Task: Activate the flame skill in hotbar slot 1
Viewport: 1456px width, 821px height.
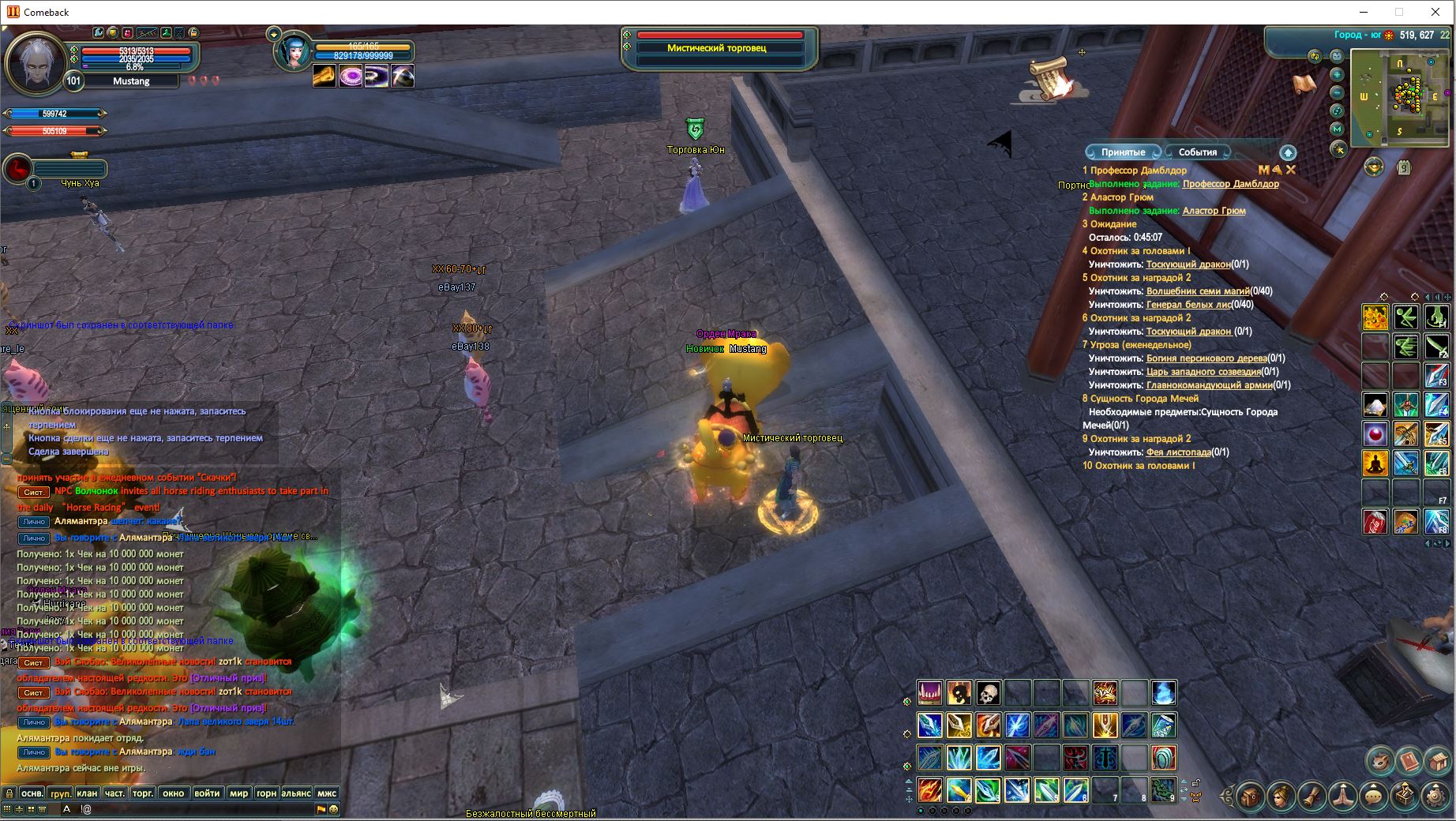Action: pyautogui.click(x=929, y=789)
